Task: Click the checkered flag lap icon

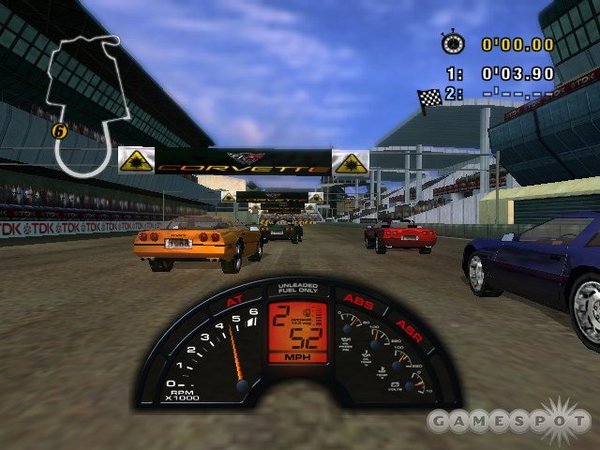Action: coord(429,96)
